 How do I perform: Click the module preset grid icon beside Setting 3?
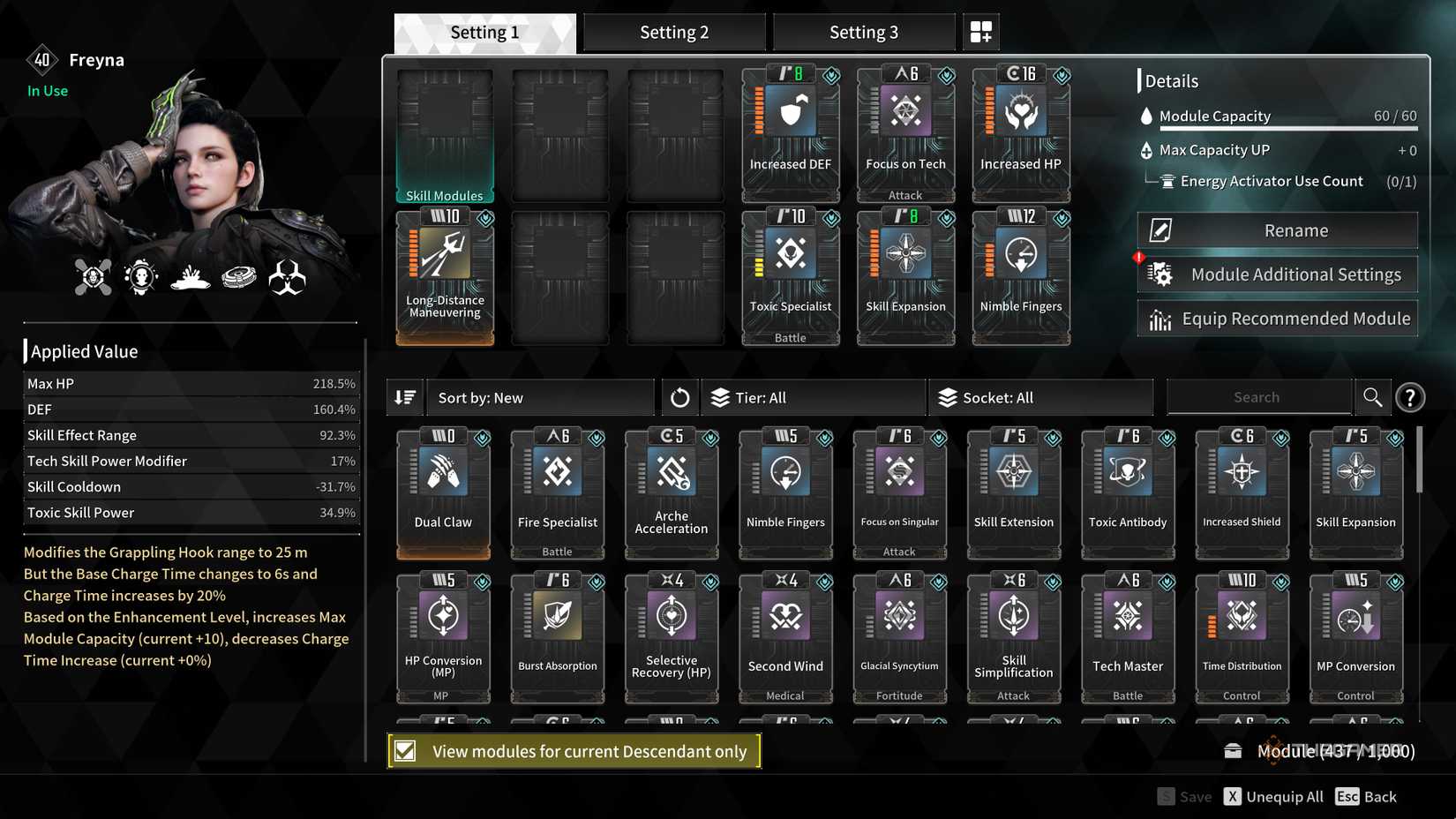[980, 31]
